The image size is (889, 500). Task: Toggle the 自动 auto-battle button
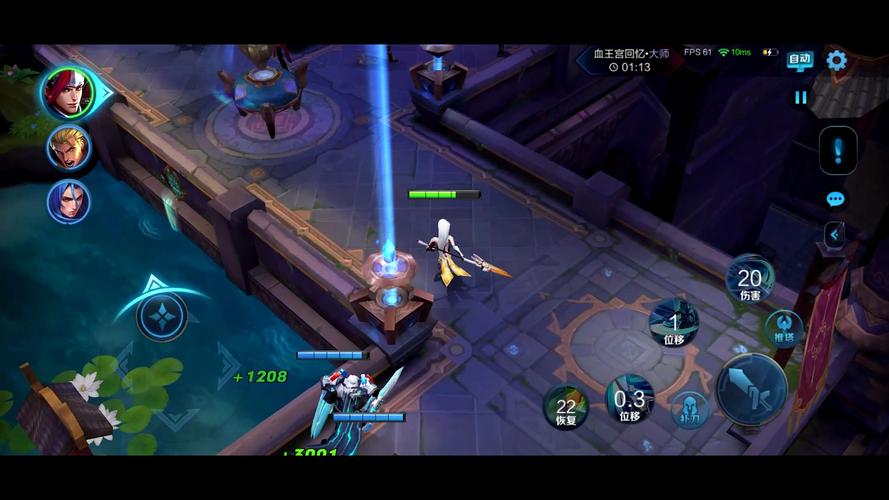[x=799, y=60]
